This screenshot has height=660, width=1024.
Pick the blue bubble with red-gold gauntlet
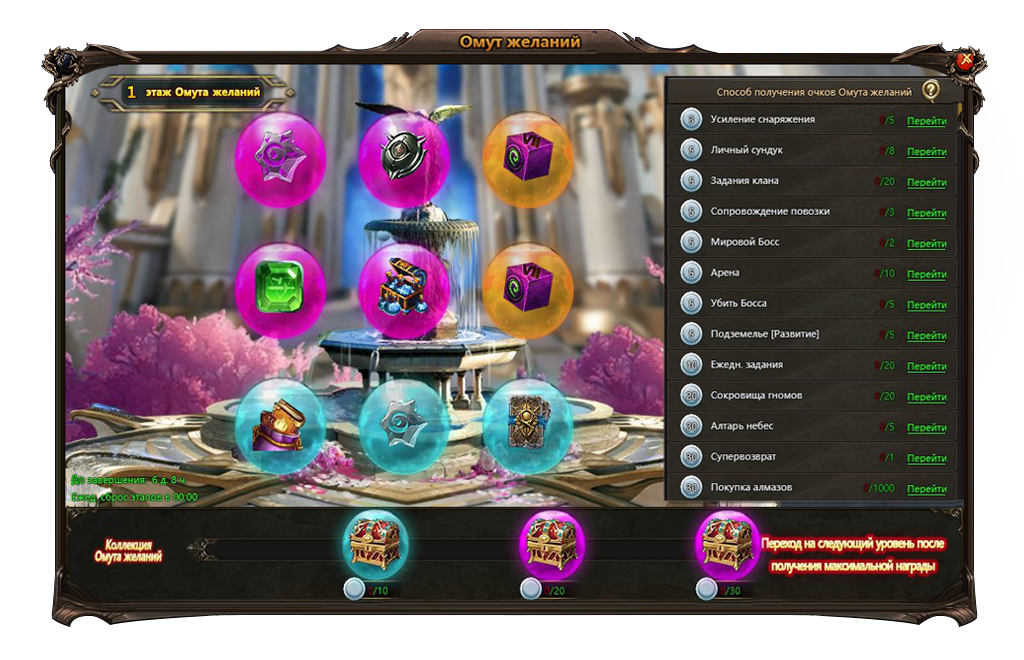click(x=280, y=424)
